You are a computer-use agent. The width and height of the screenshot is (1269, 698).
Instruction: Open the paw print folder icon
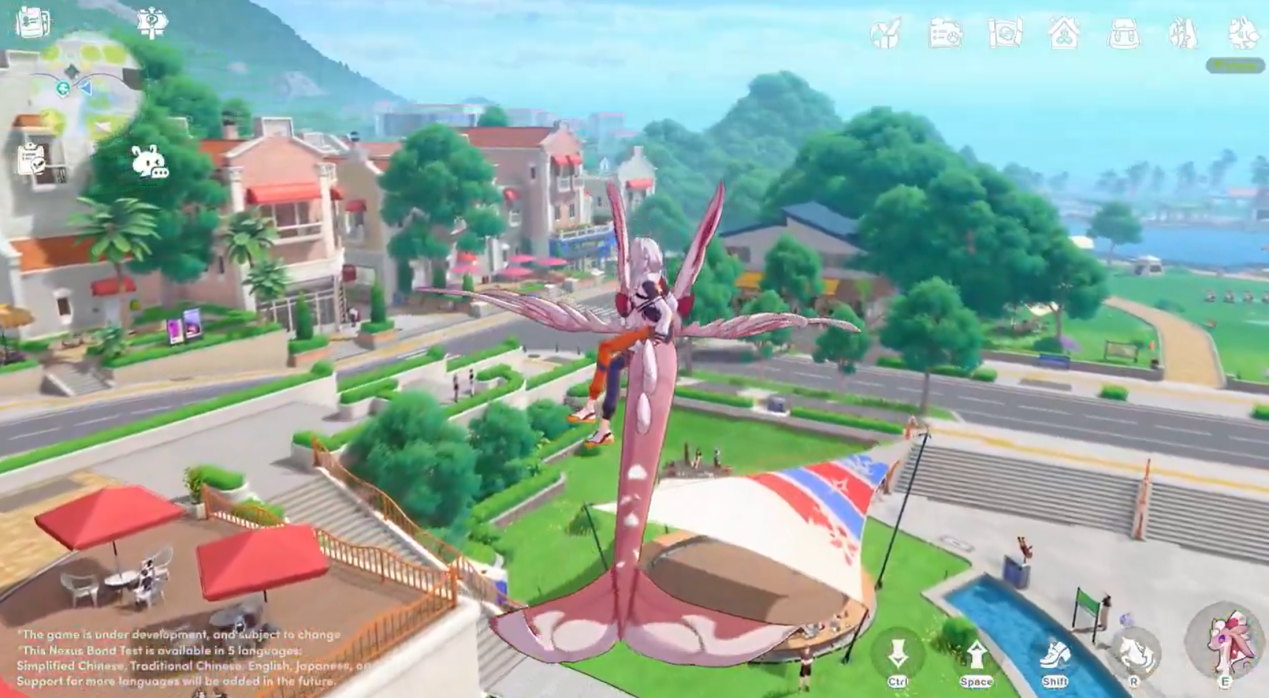945,34
